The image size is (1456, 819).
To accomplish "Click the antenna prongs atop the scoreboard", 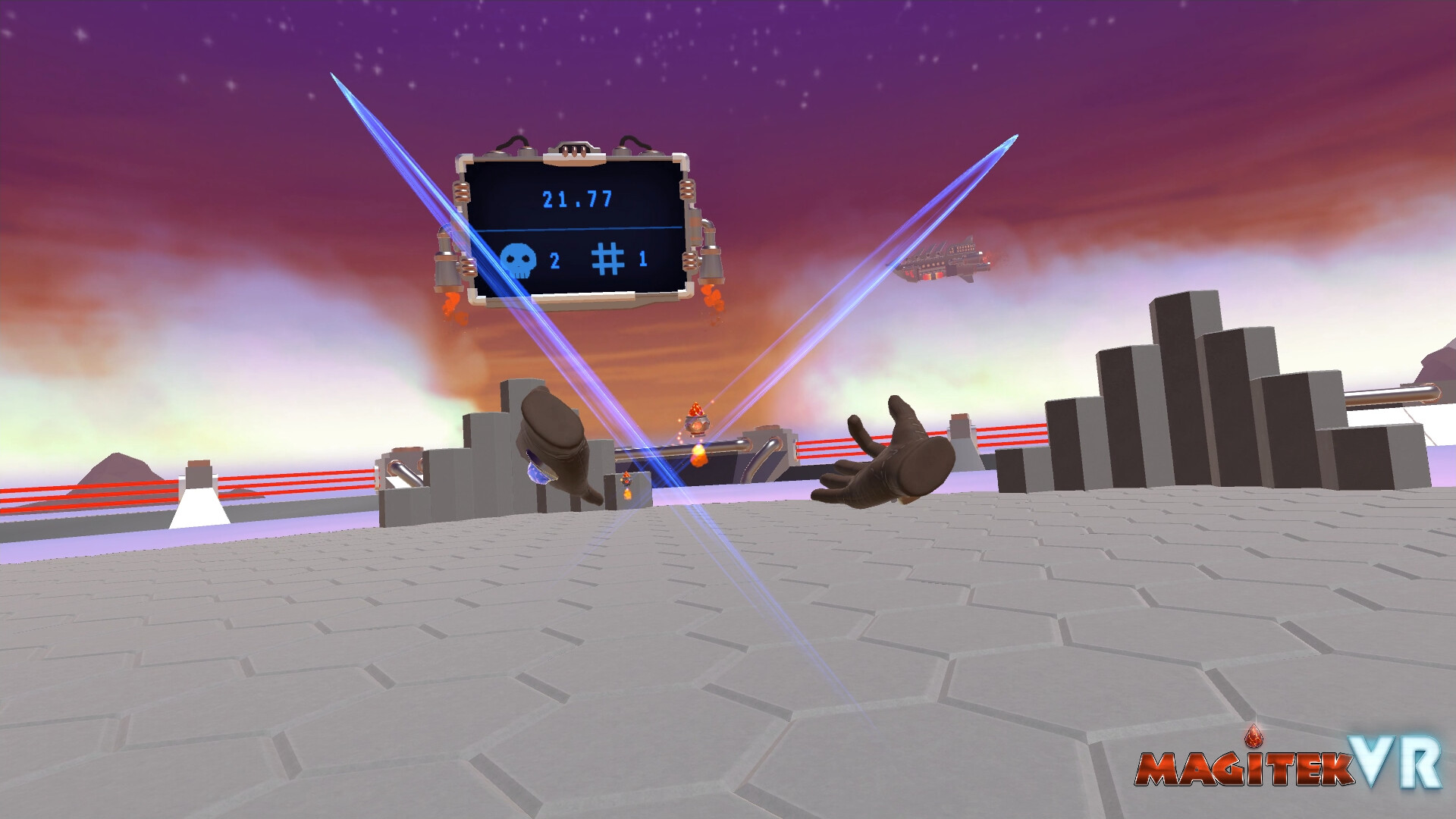I will pyautogui.click(x=574, y=149).
